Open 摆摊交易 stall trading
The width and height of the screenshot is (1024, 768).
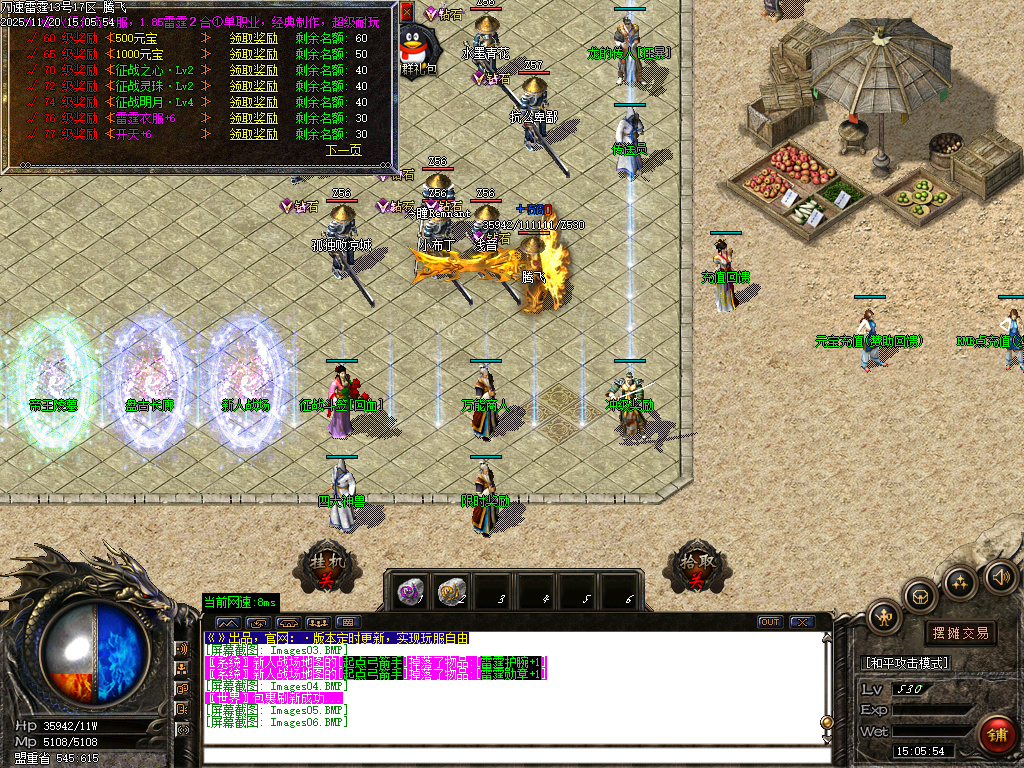pyautogui.click(x=960, y=633)
